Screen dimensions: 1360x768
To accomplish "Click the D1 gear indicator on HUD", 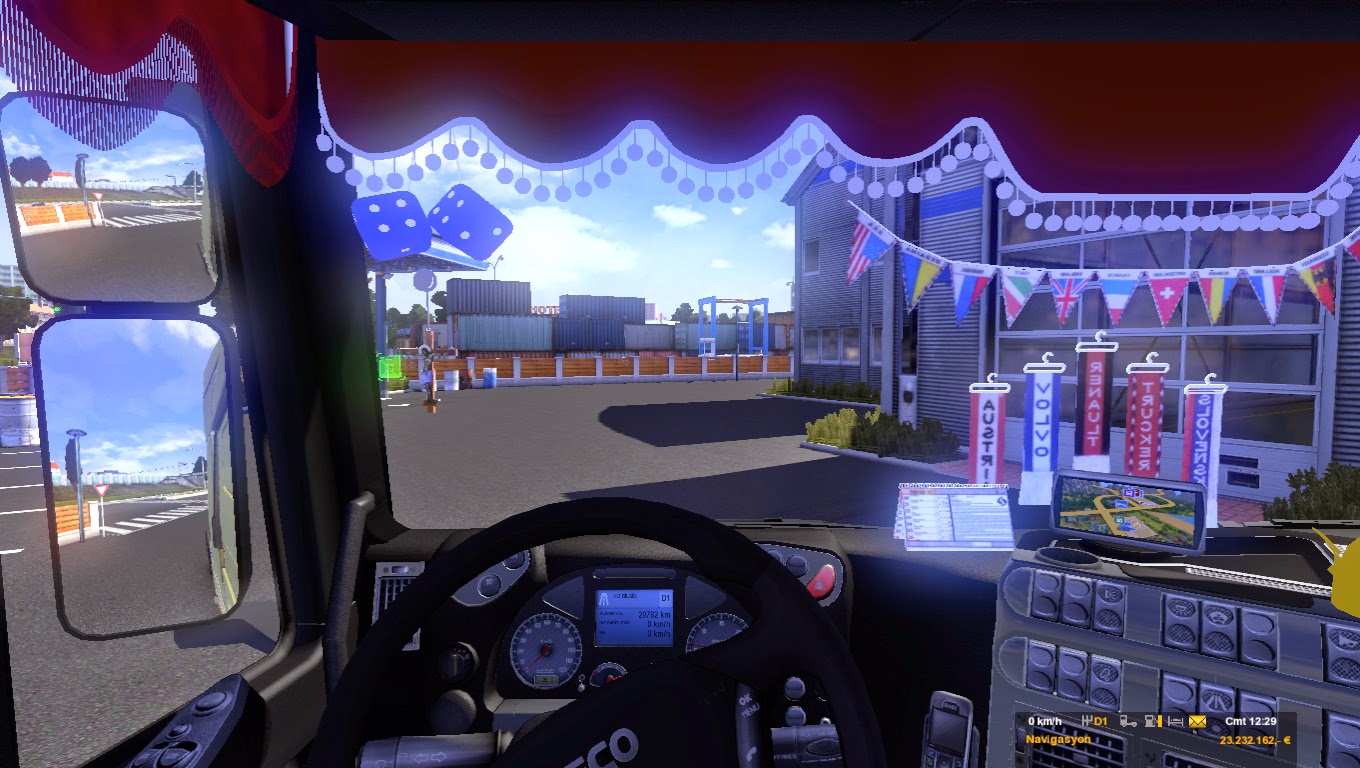I will 1100,721.
